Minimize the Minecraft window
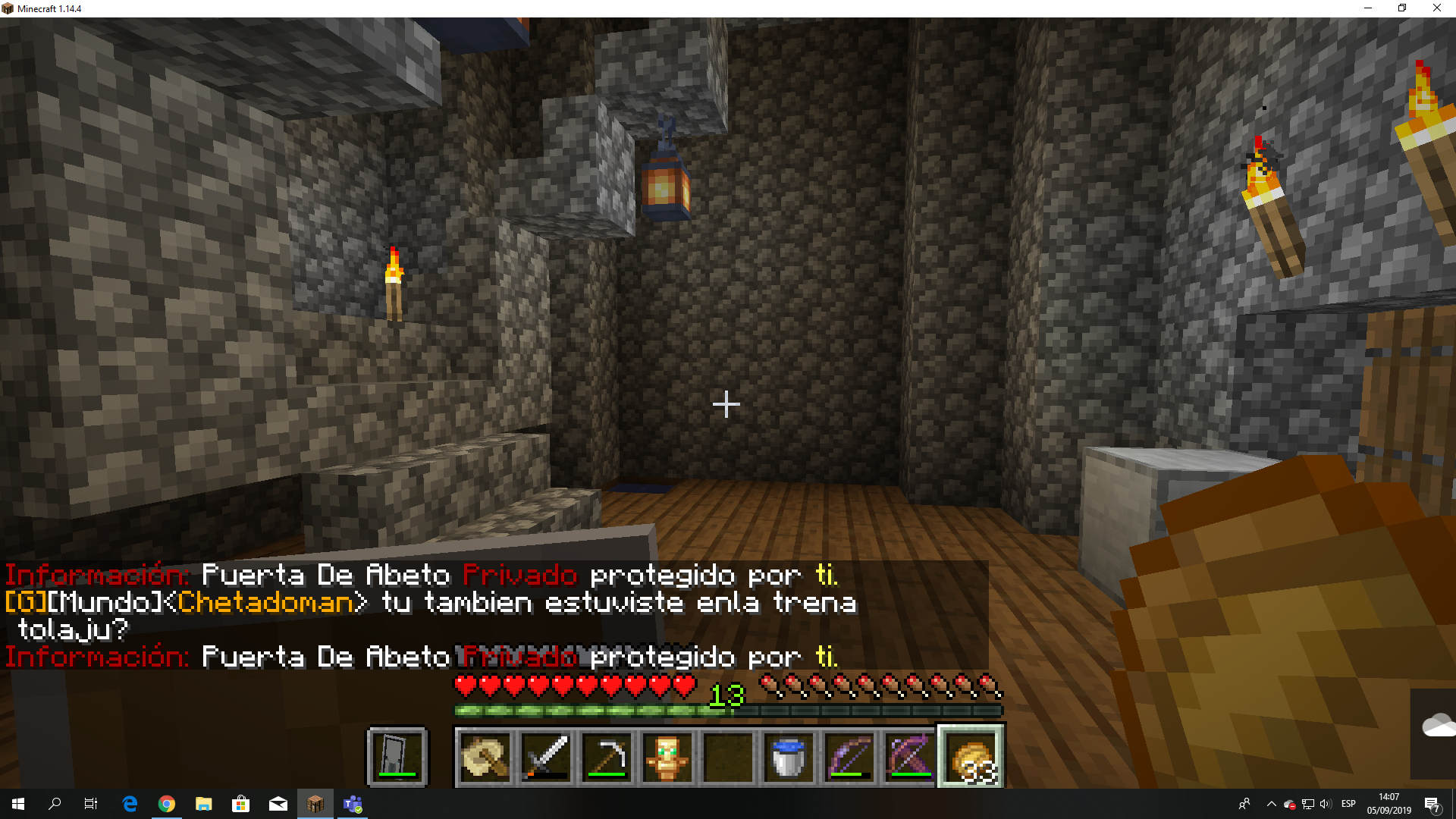This screenshot has width=1456, height=819. (1368, 8)
